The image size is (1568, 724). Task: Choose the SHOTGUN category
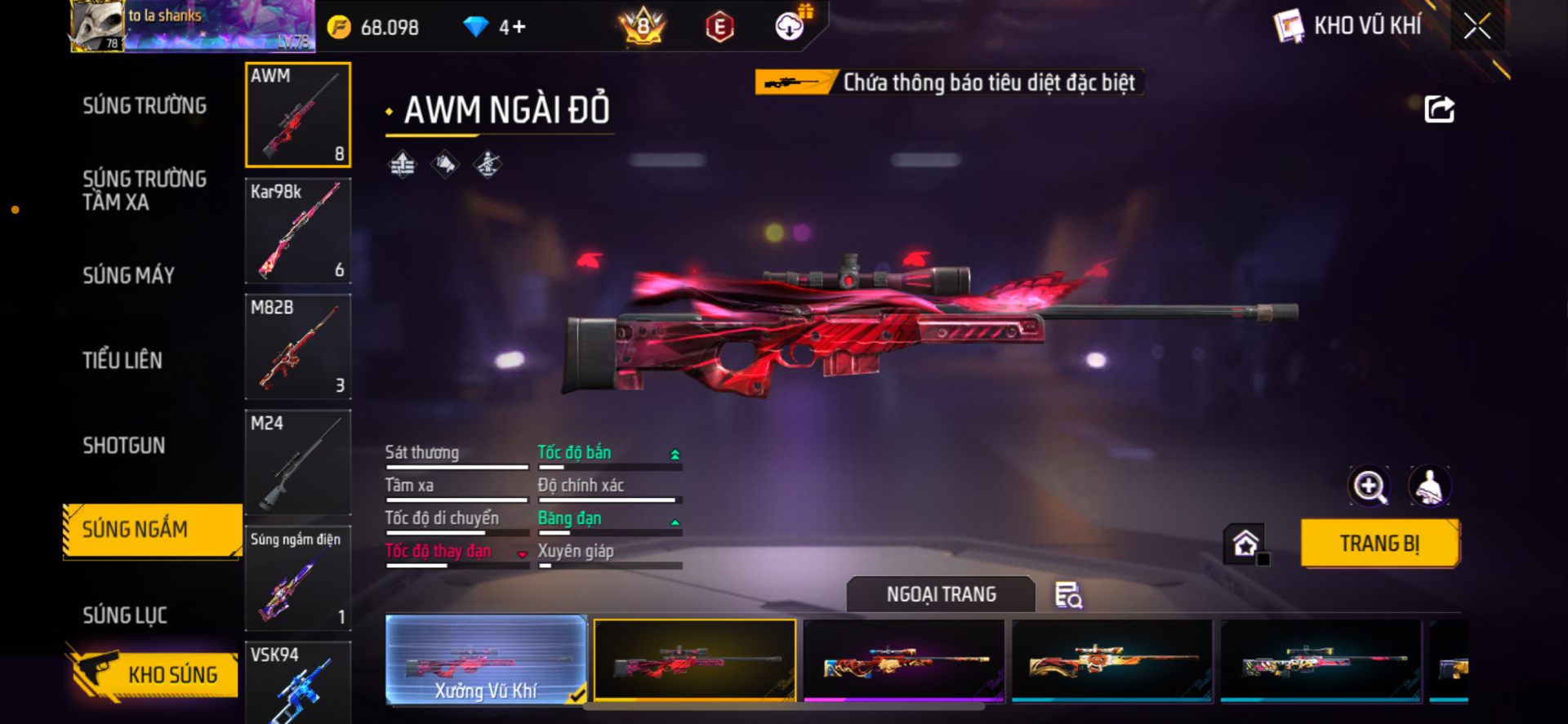point(124,446)
